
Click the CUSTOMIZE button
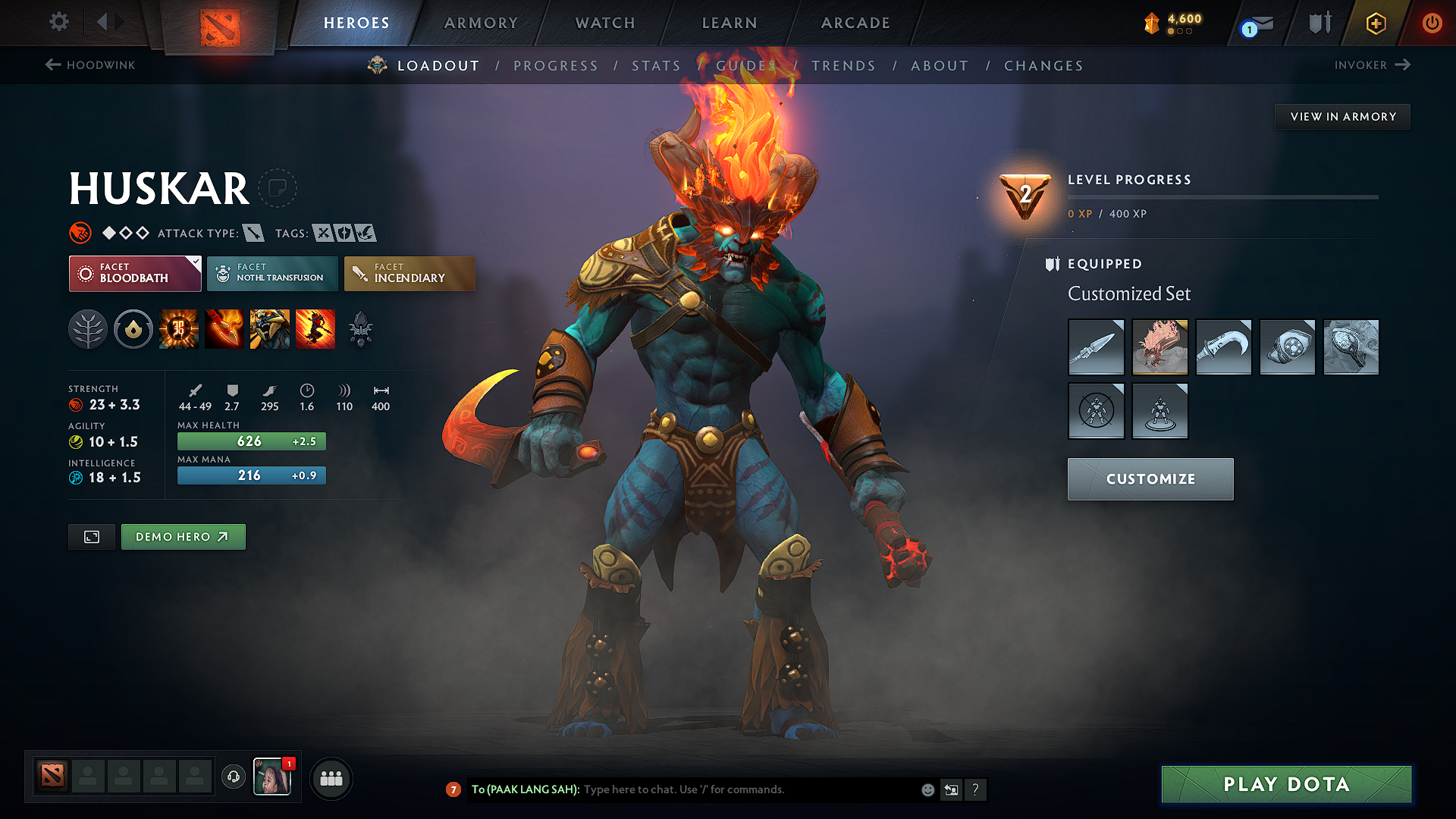1150,479
